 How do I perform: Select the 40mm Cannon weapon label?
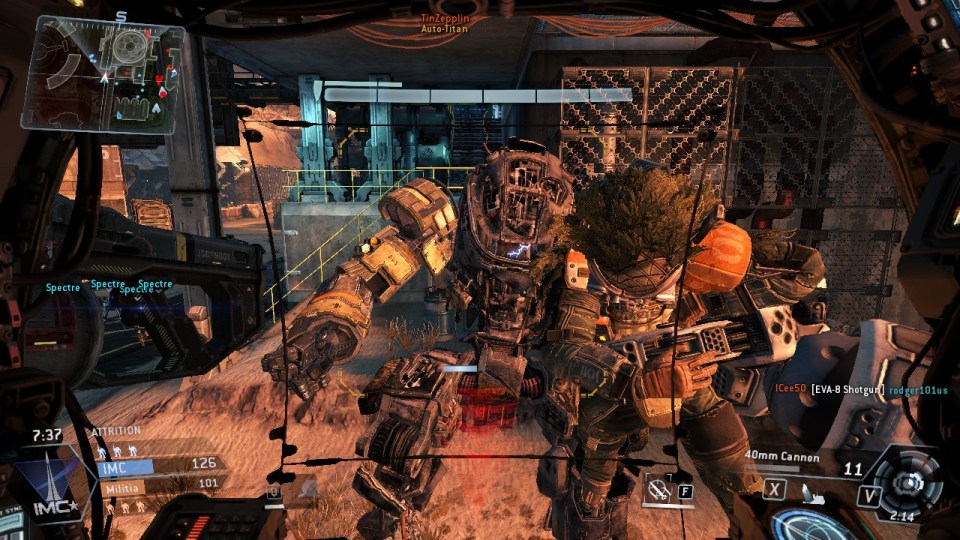pos(781,457)
